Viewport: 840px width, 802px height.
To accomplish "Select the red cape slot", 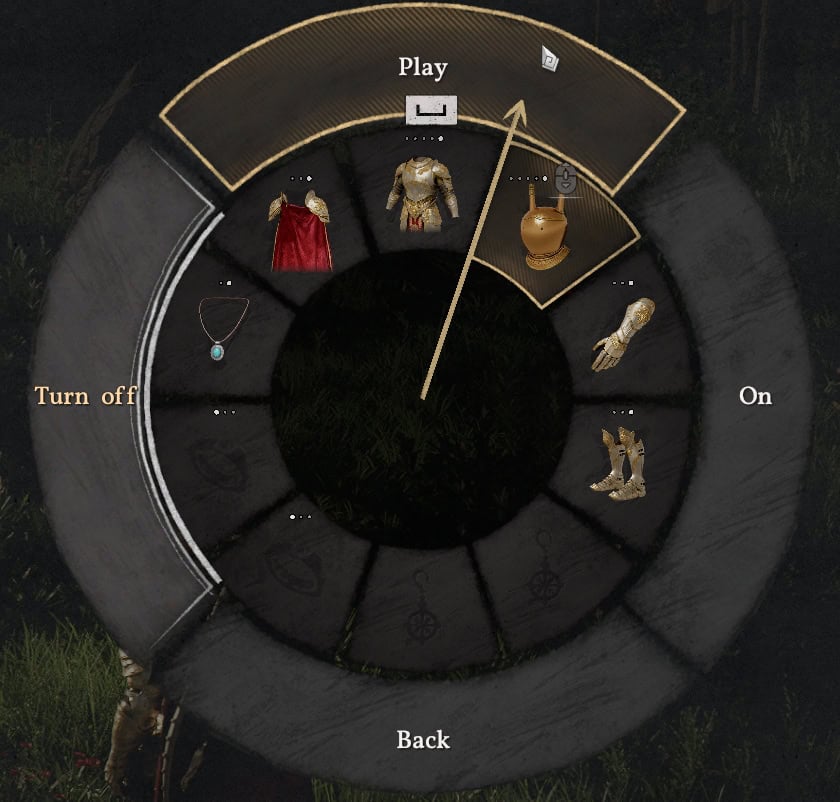I will tap(300, 232).
